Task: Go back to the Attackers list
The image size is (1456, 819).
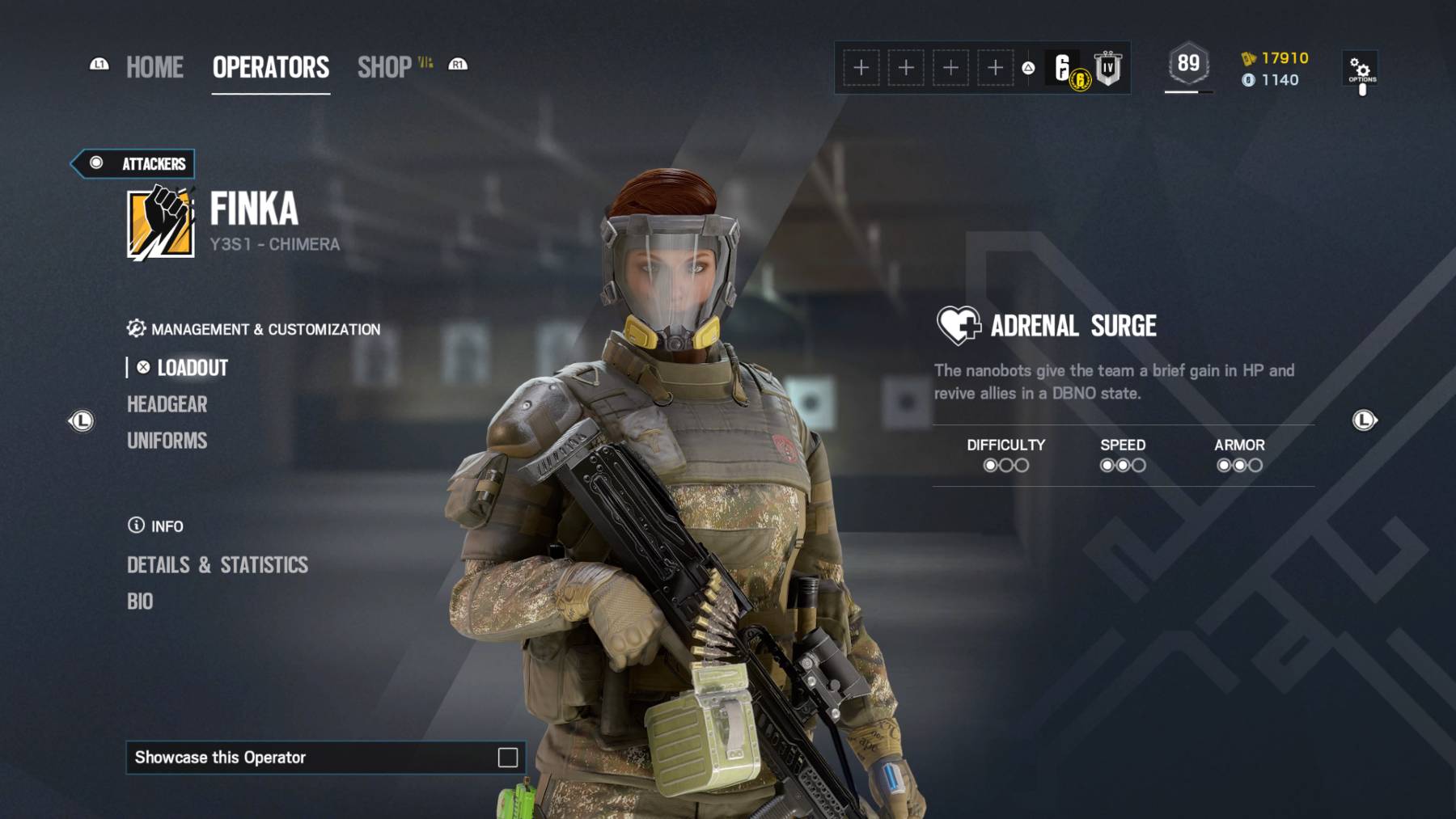Action: (134, 163)
